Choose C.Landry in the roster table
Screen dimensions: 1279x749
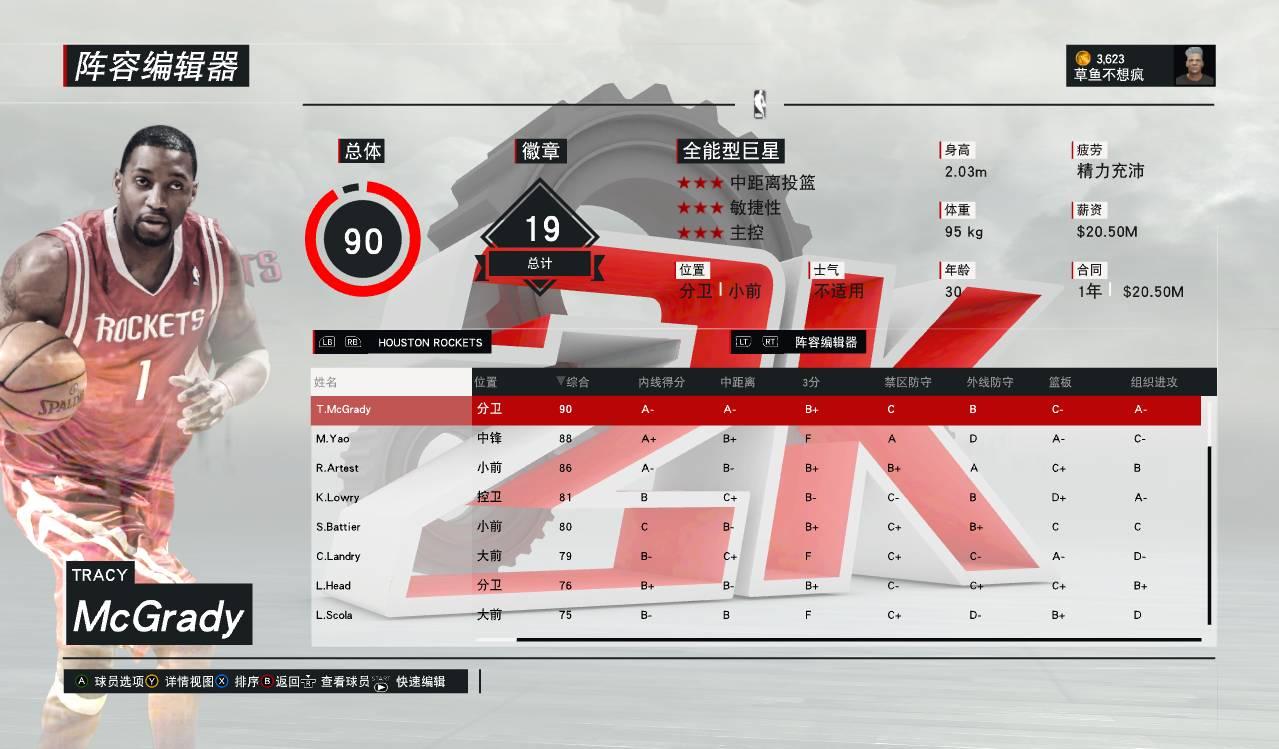tap(337, 556)
